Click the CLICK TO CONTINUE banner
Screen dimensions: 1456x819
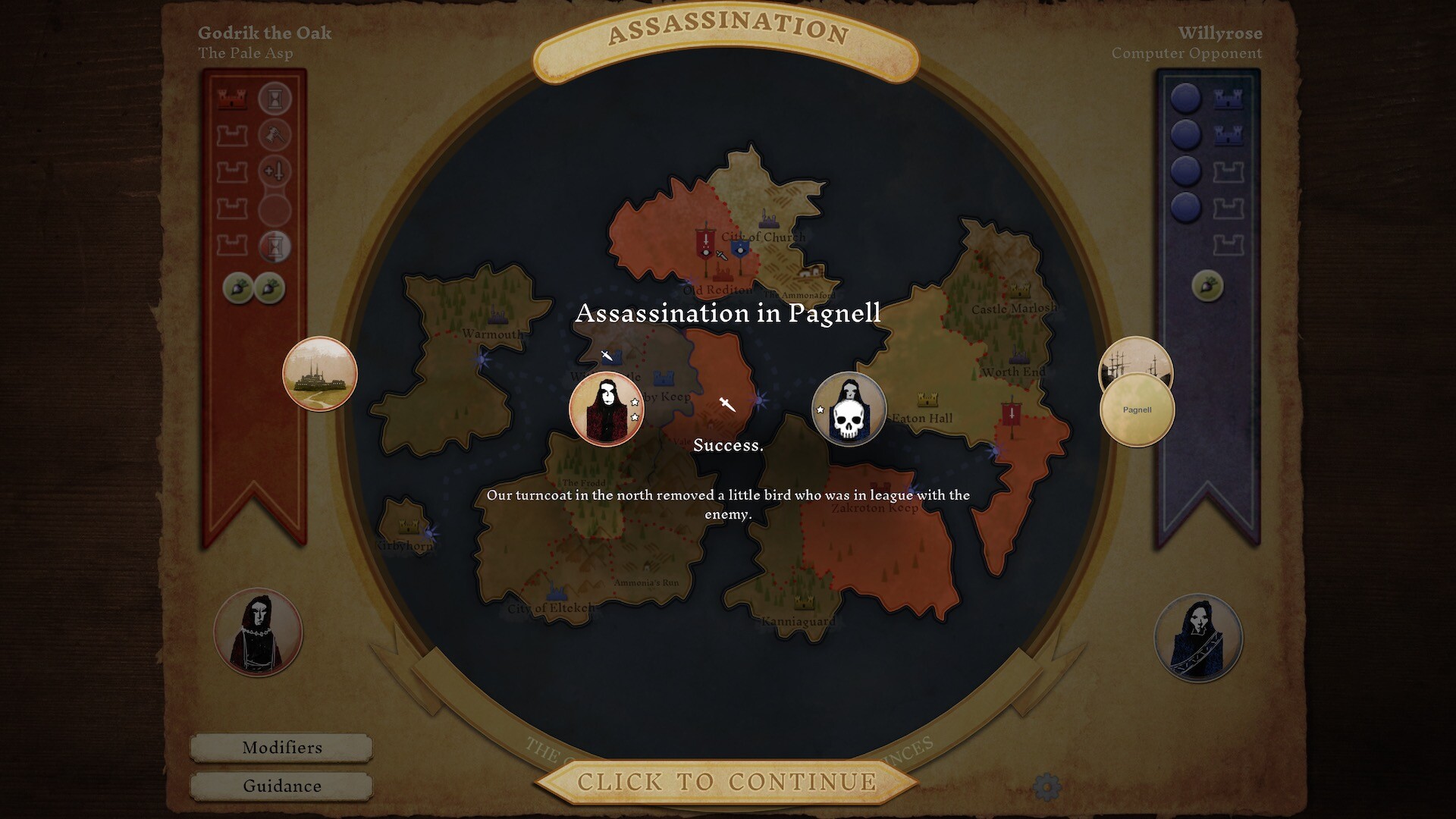(728, 781)
